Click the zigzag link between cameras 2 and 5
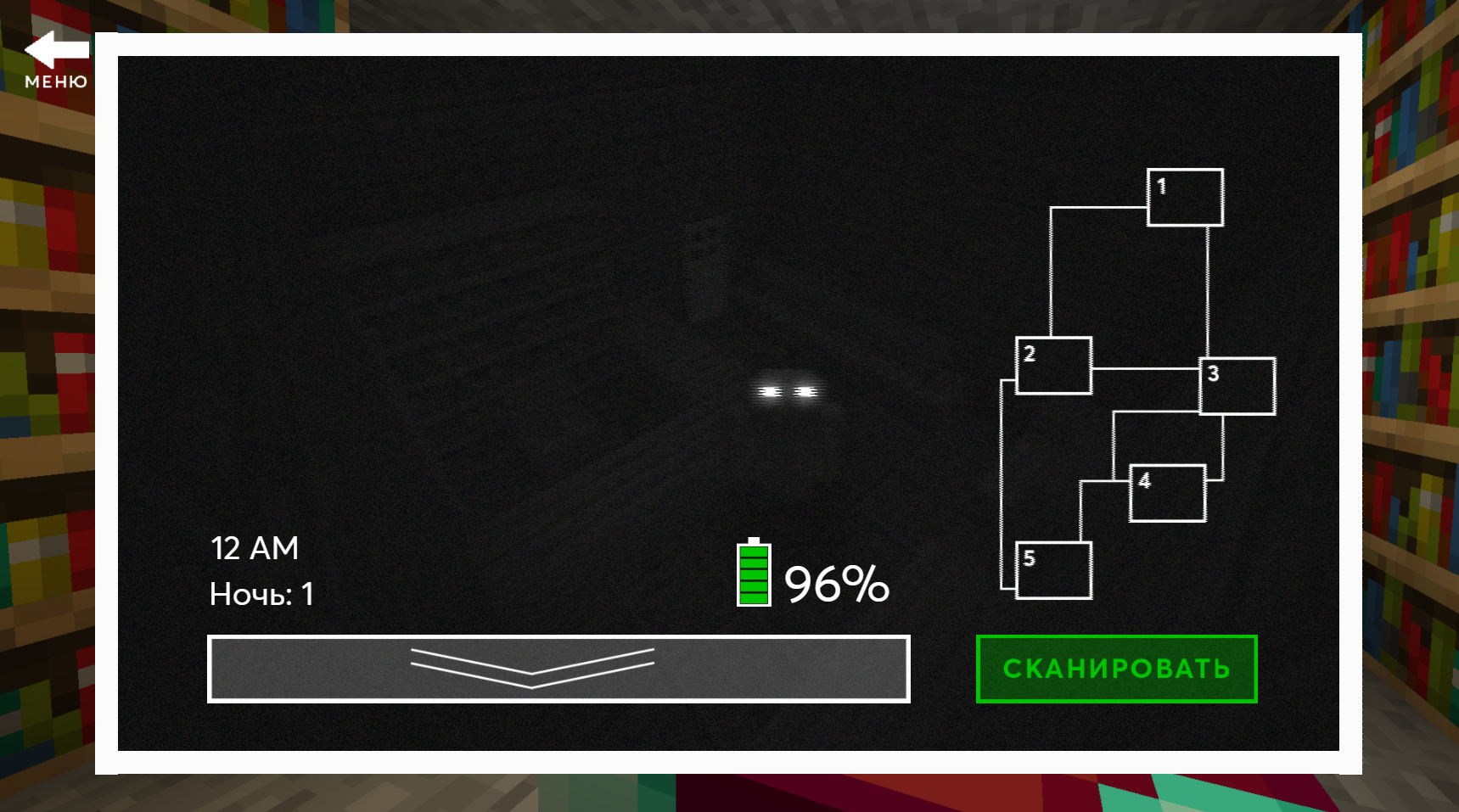Viewport: 1459px width, 812px height. click(1003, 484)
